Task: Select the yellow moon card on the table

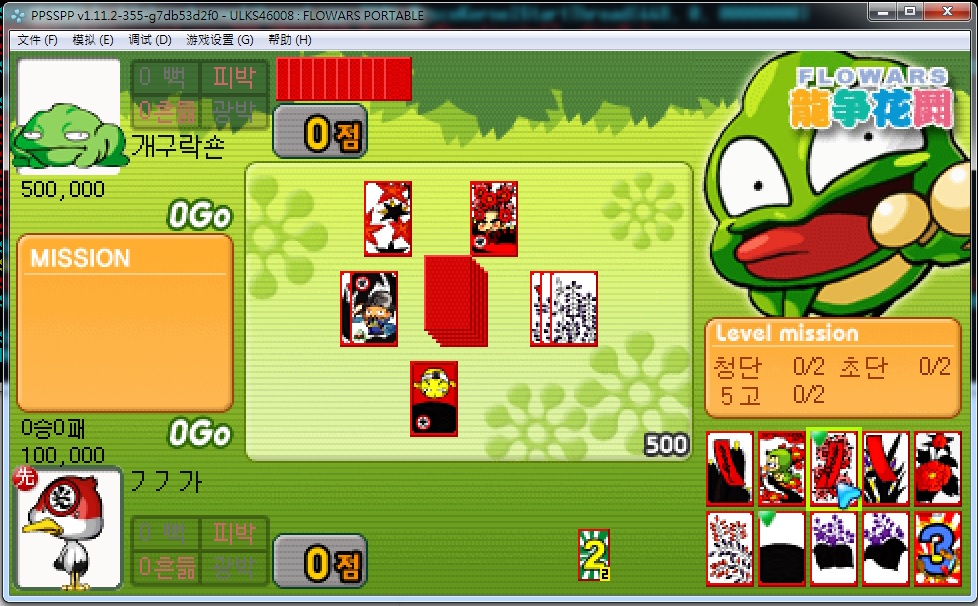Action: click(434, 398)
